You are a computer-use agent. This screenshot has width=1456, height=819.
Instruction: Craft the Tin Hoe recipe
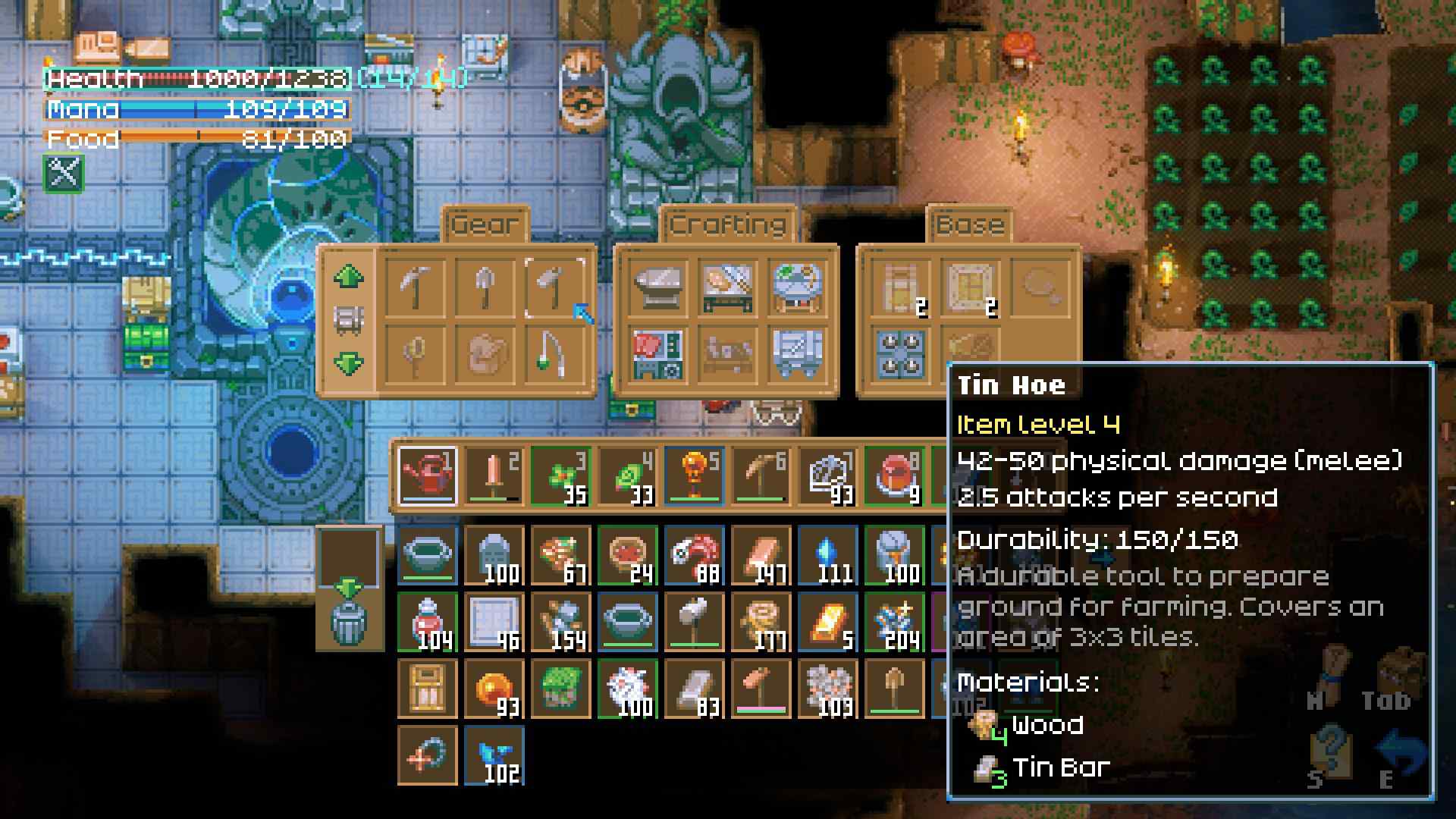(554, 287)
